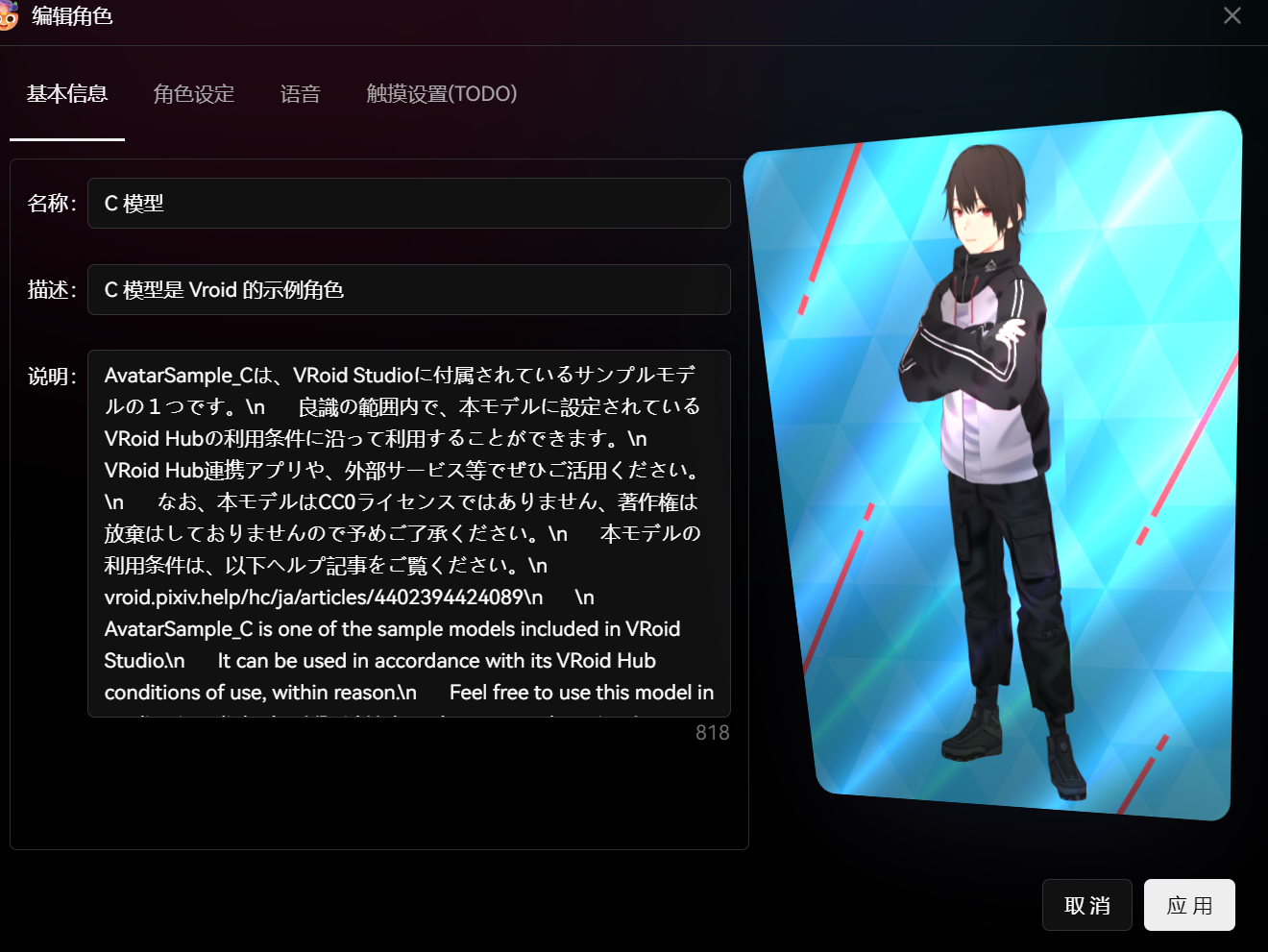This screenshot has width=1268, height=952.
Task: Open the 触摸设置(TODO) tab
Action: click(441, 93)
